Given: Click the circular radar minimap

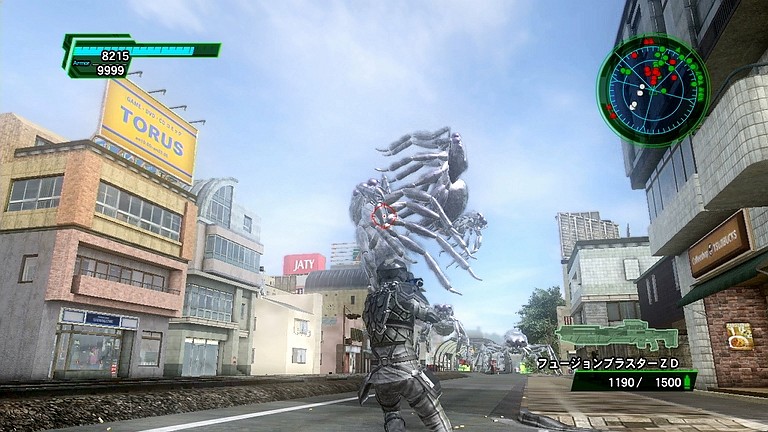Looking at the screenshot, I should click(x=653, y=90).
